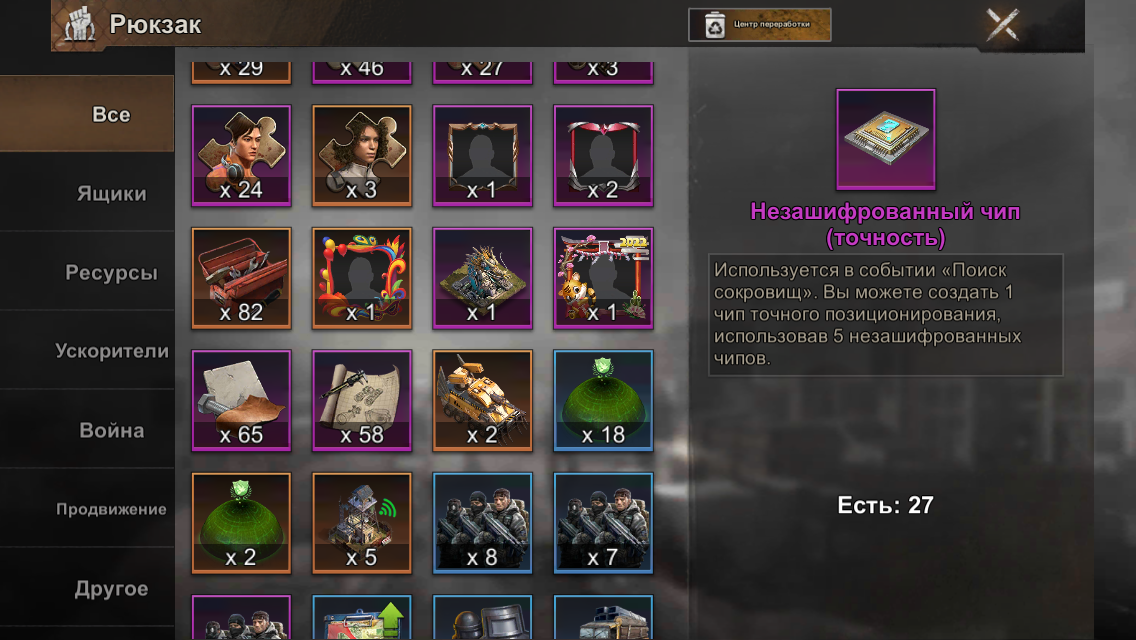Close the backpack with the X button

pos(1002,25)
